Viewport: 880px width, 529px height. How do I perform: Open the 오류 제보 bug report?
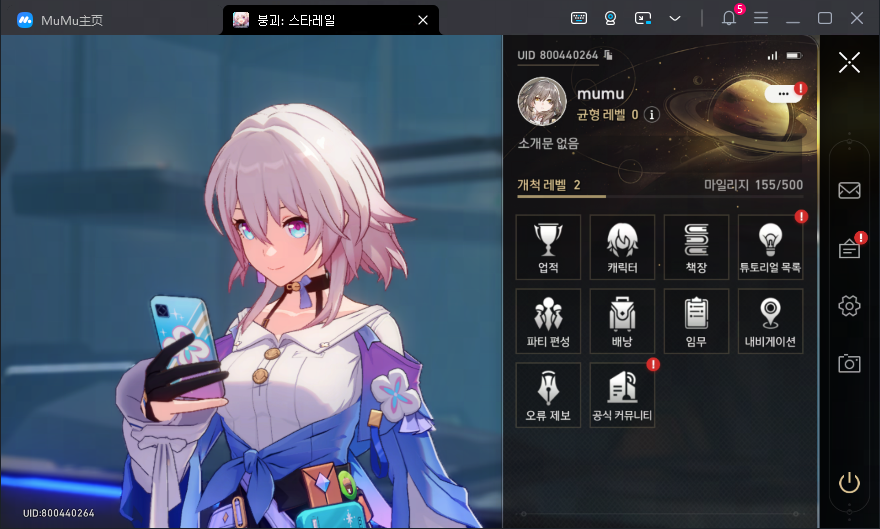pyautogui.click(x=548, y=395)
